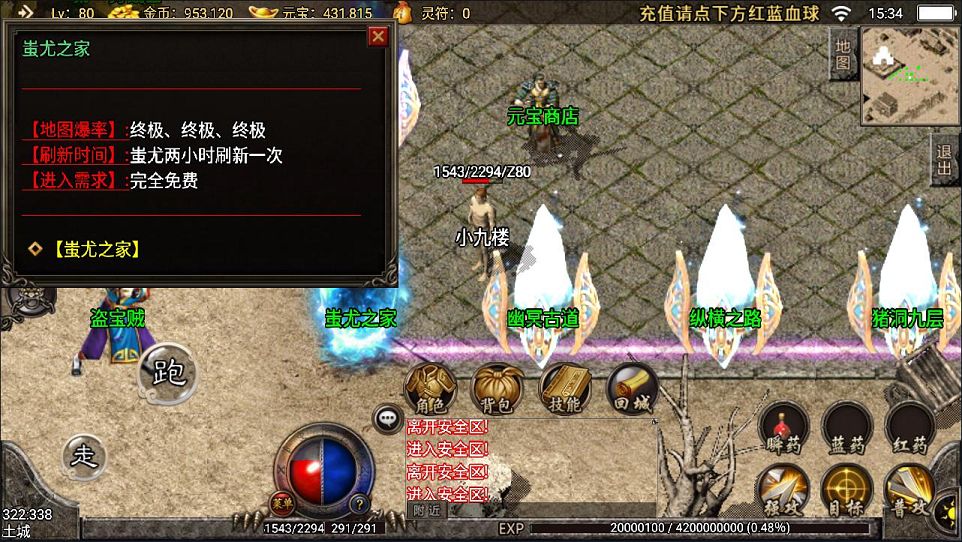Click the question mark help button
Screen dimensions: 962x542
359,503
